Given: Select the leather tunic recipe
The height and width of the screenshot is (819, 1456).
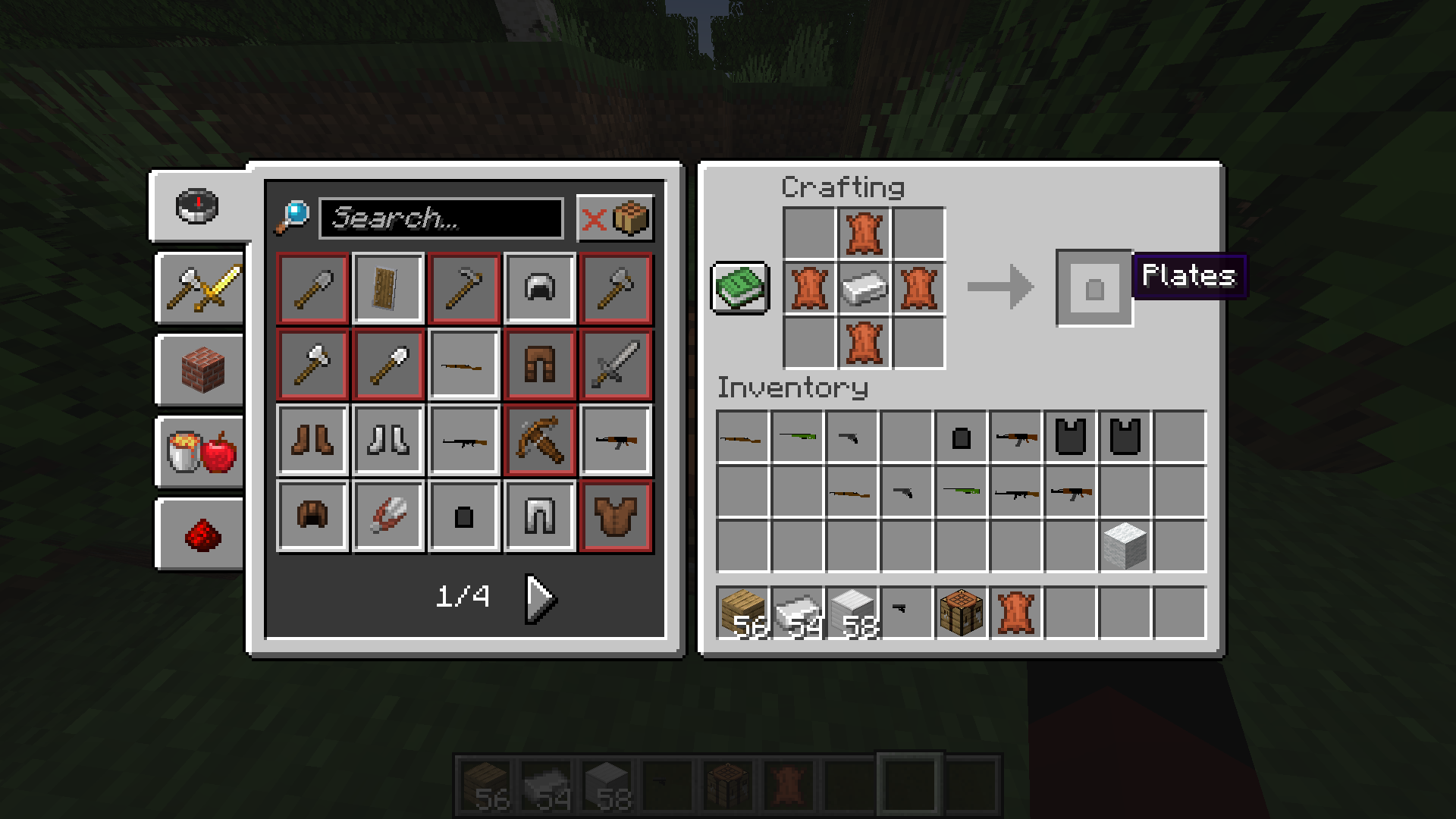Looking at the screenshot, I should pyautogui.click(x=616, y=516).
